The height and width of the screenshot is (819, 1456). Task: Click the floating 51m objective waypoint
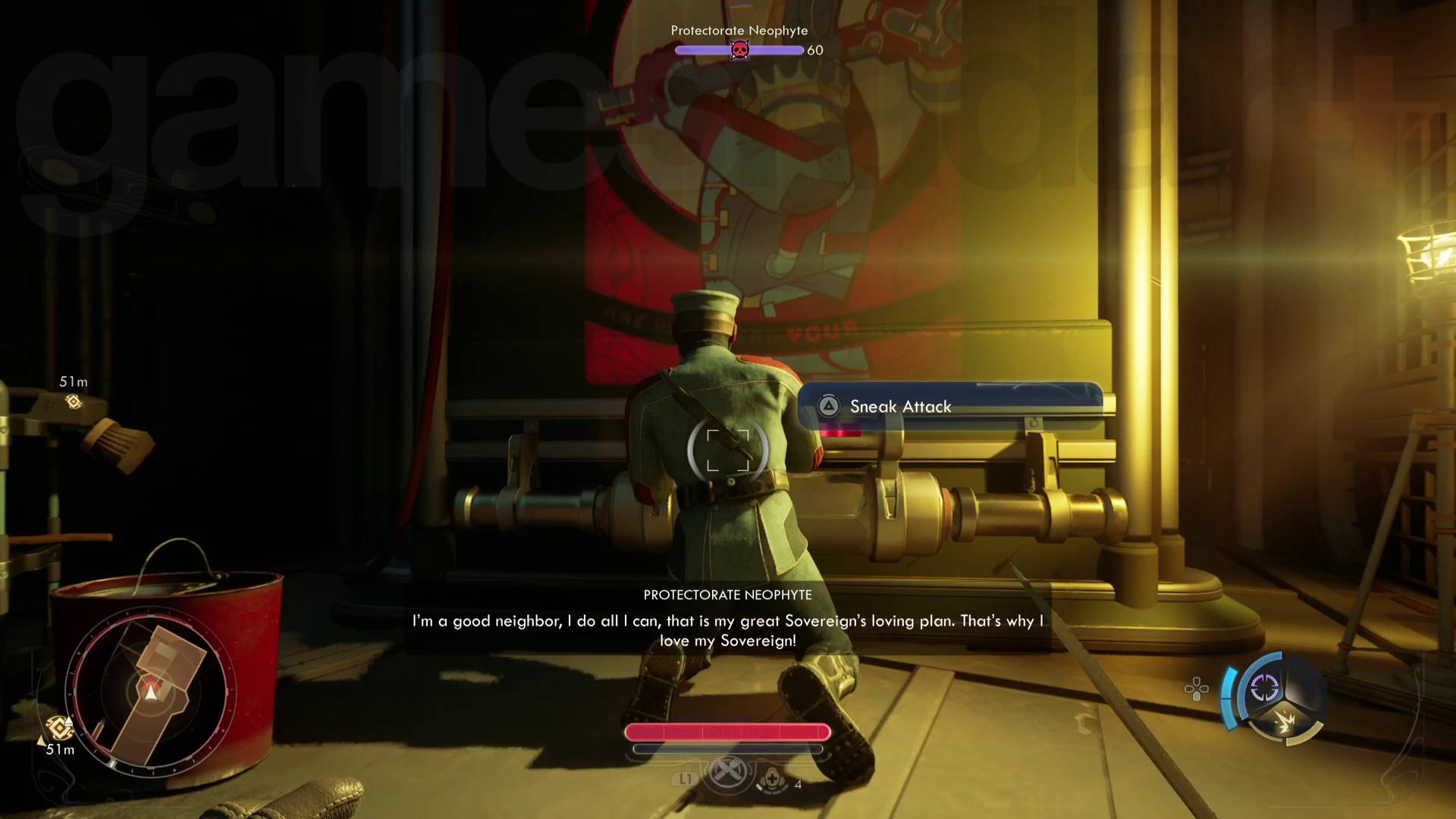tap(74, 401)
